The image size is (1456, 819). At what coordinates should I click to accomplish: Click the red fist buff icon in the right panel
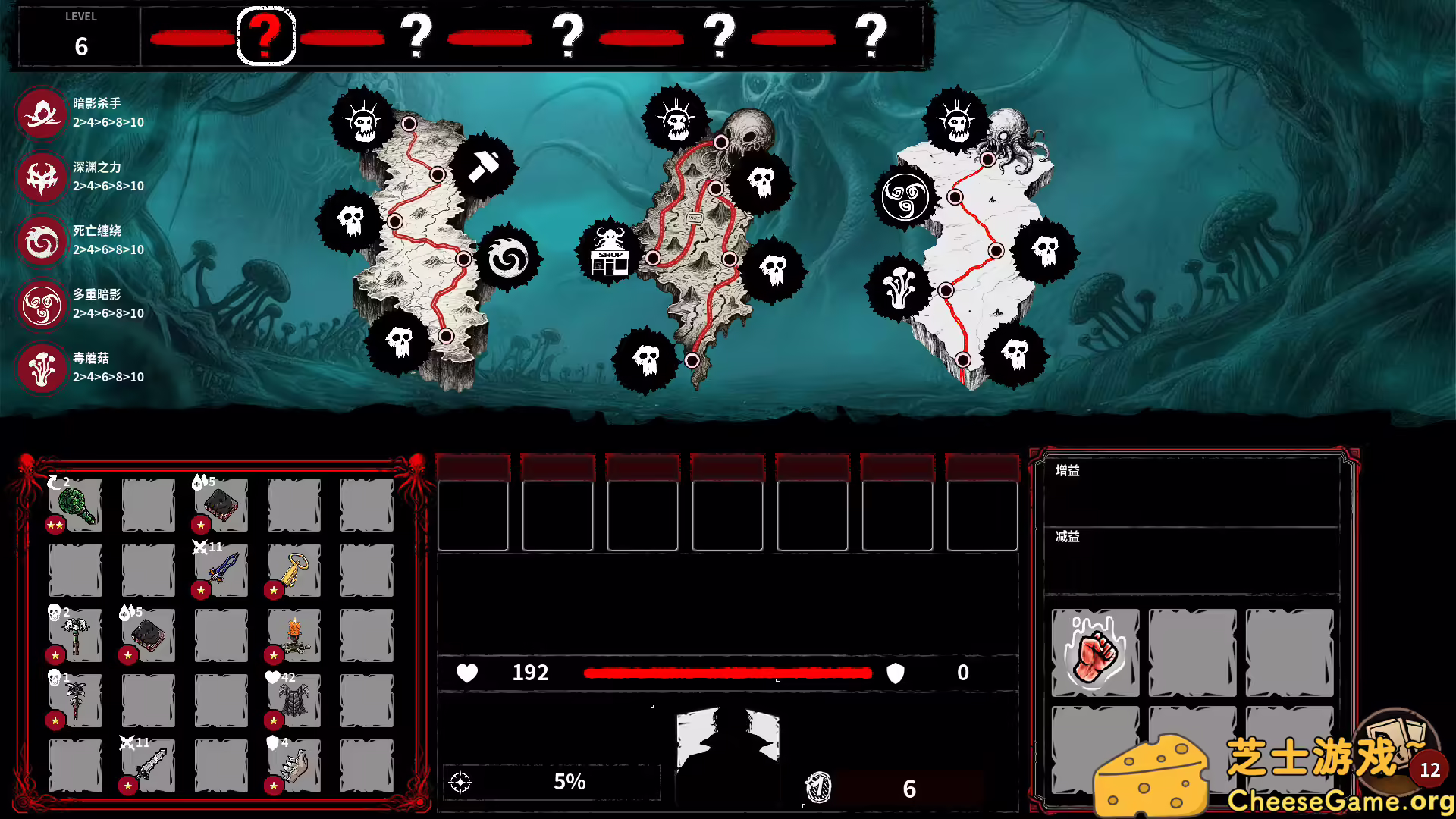coord(1094,654)
